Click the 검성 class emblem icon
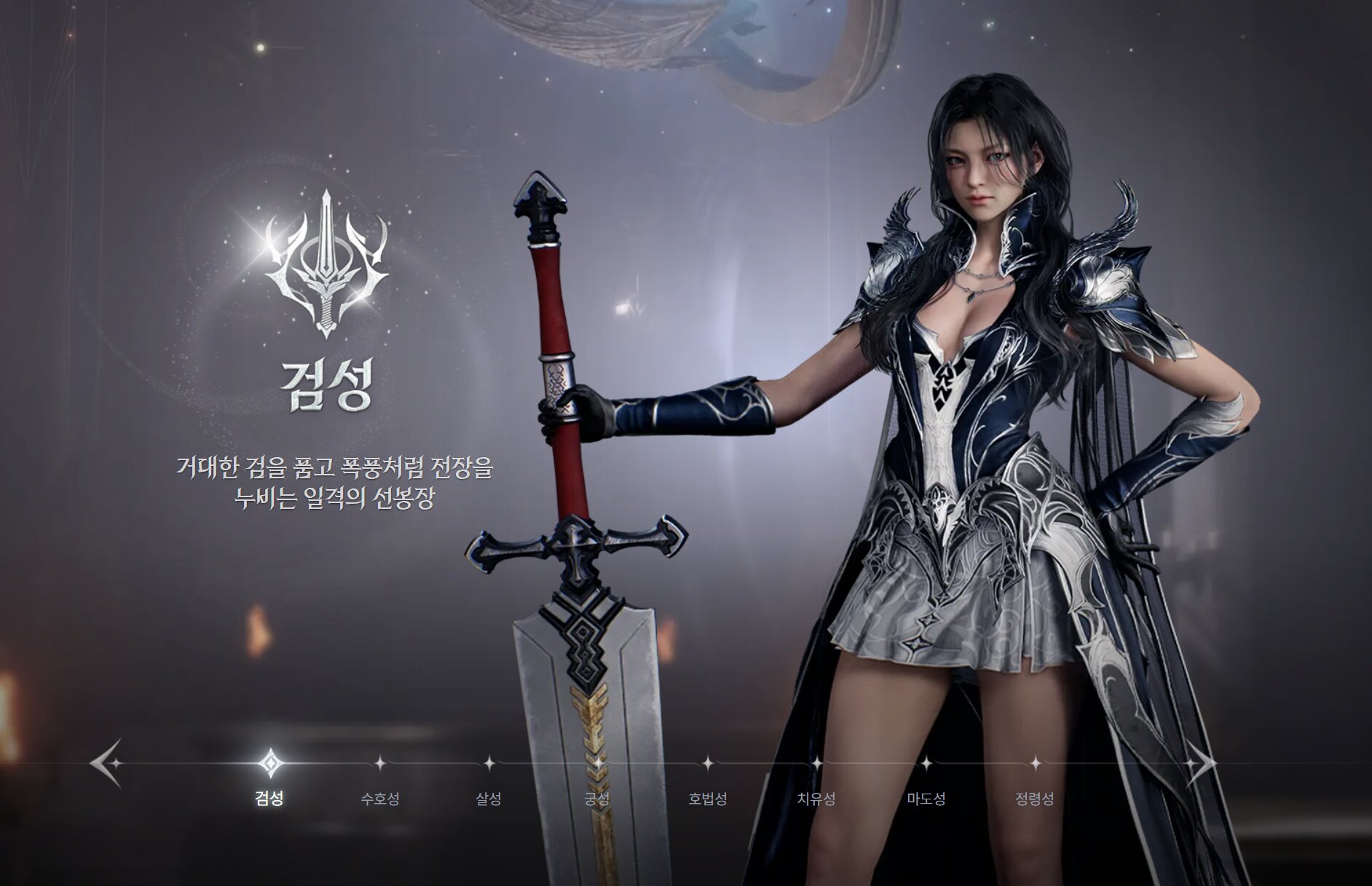1372x886 pixels. tap(326, 268)
